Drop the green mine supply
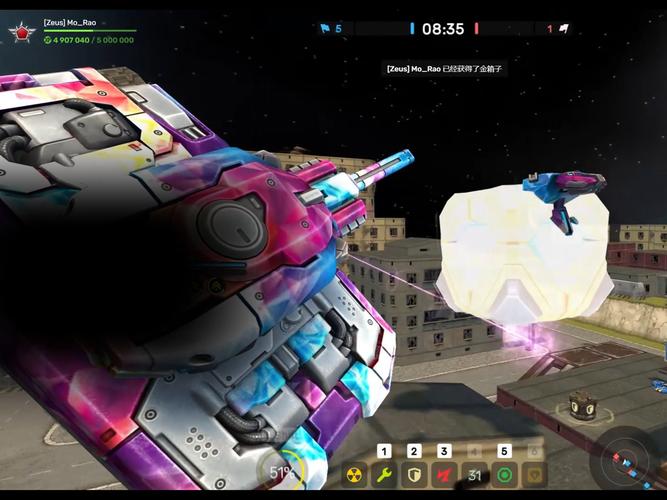Image resolution: width=667 pixels, height=500 pixels. pyautogui.click(x=505, y=475)
